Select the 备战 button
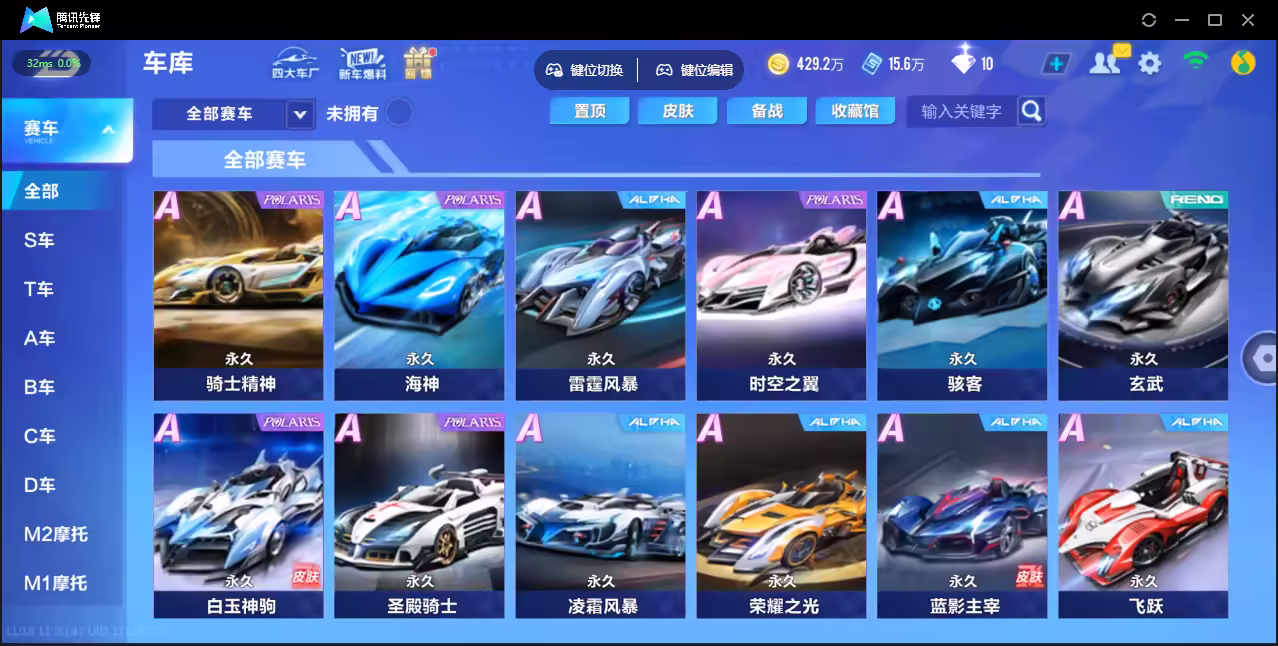1278x646 pixels. (x=767, y=111)
